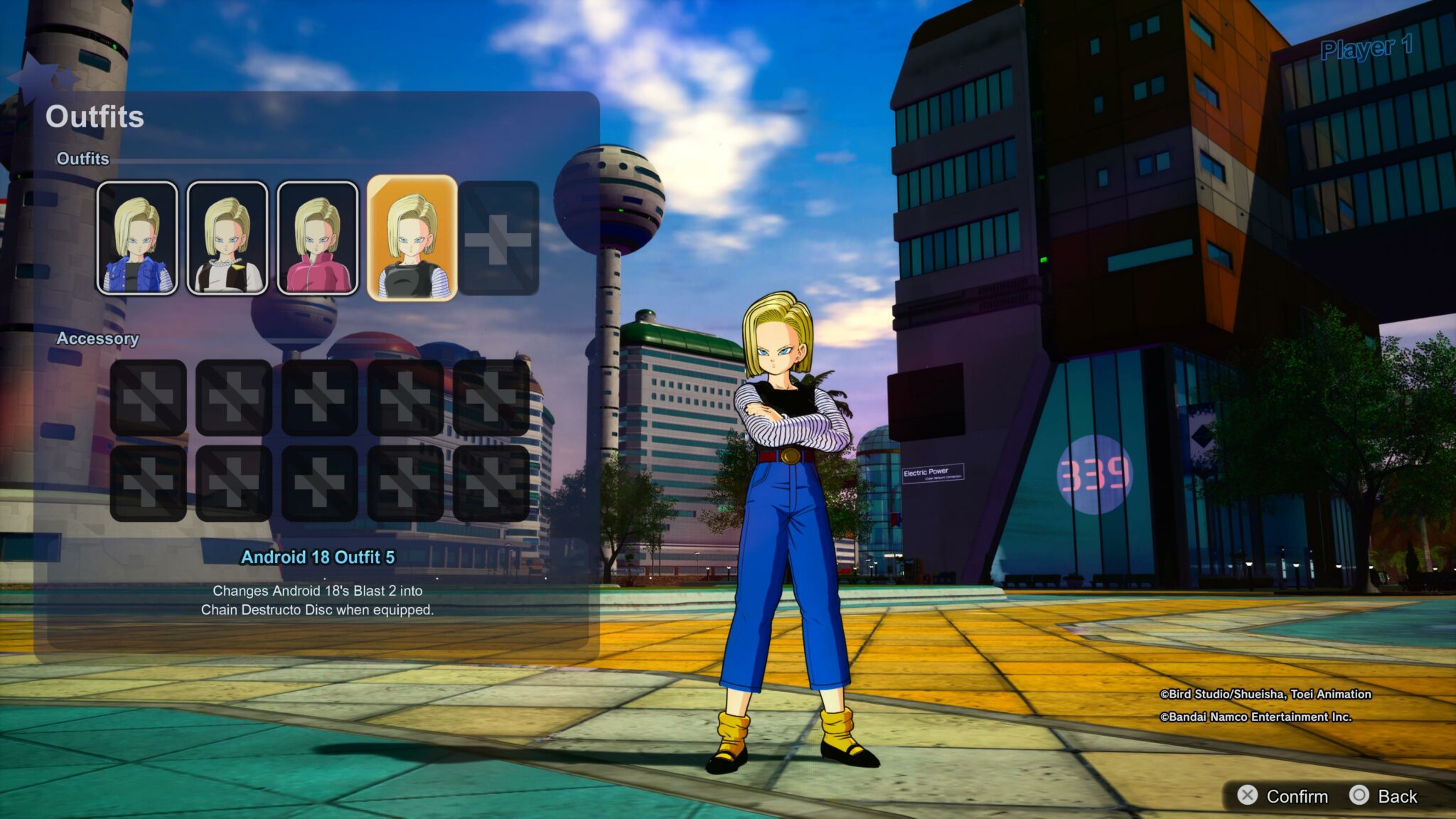Confirm the outfit selection

click(x=1283, y=796)
